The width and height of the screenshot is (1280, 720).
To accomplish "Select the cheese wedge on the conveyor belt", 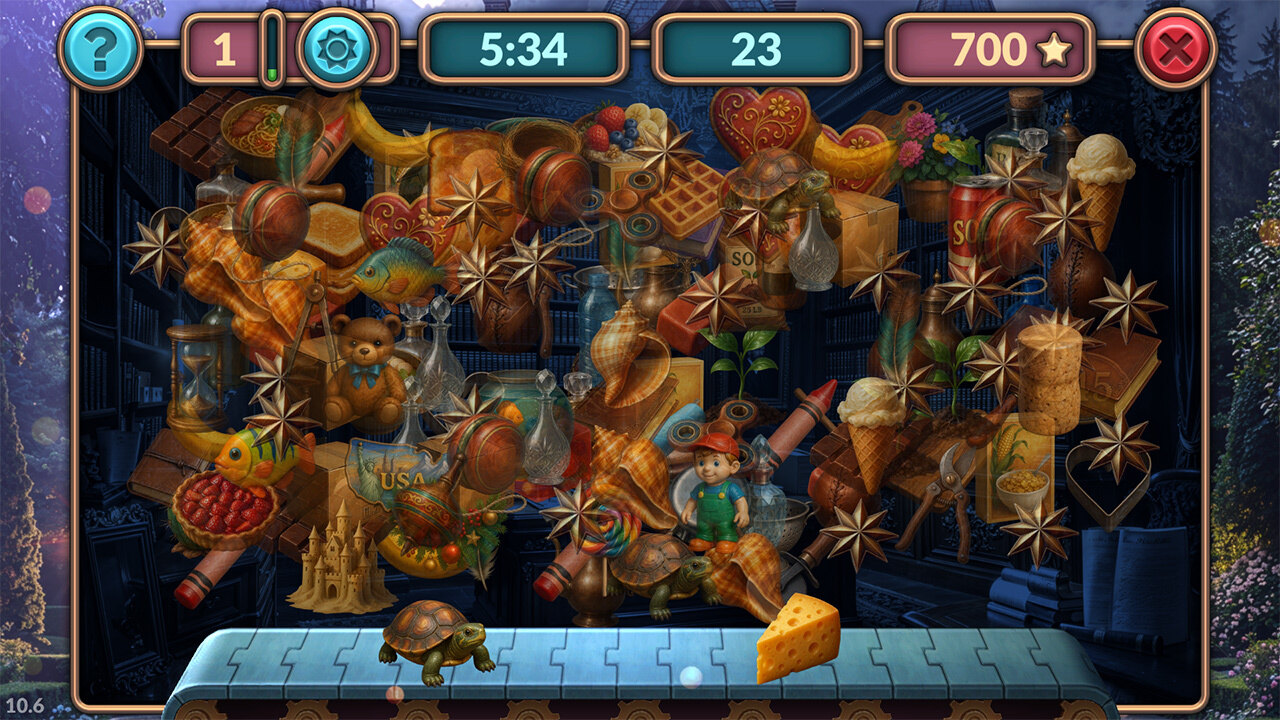I will [797, 636].
